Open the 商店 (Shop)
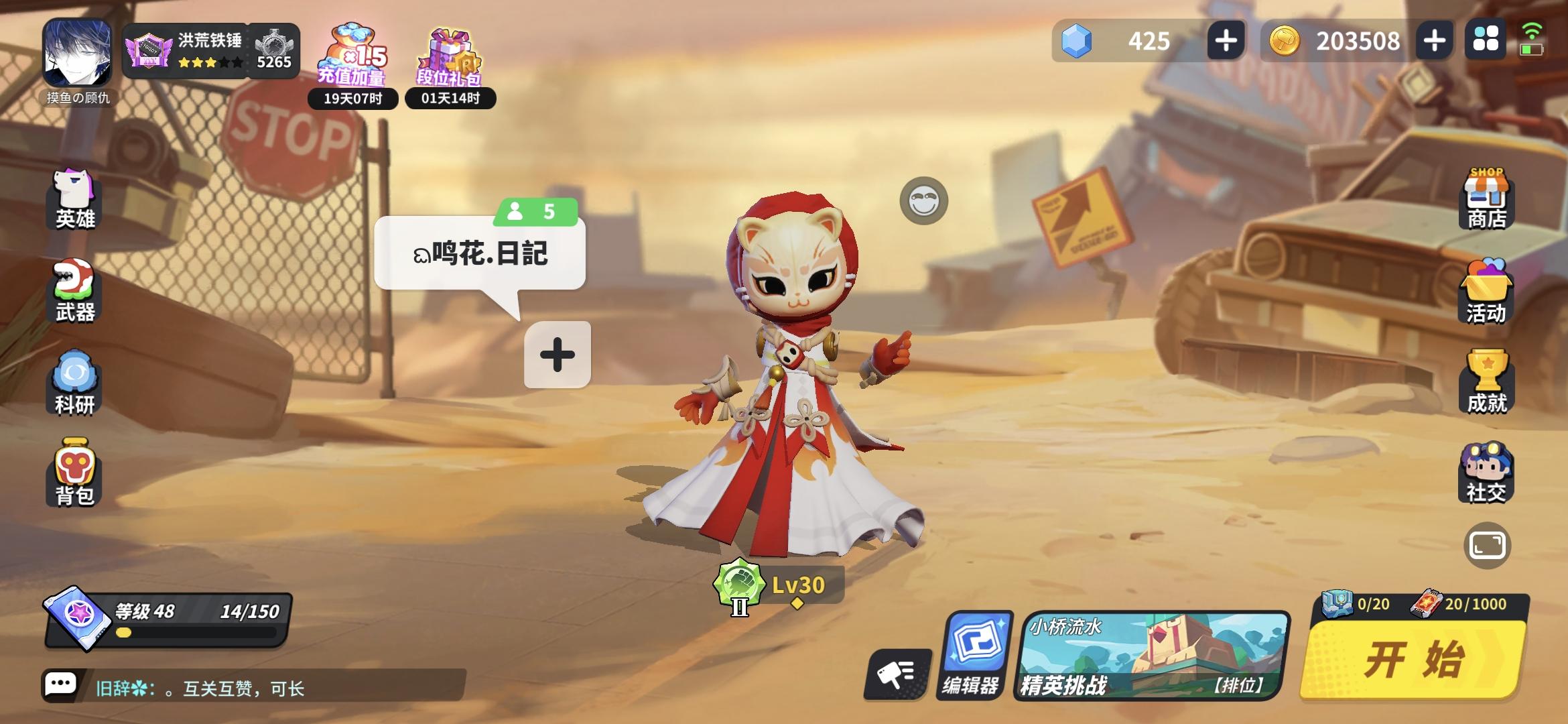 point(1486,198)
